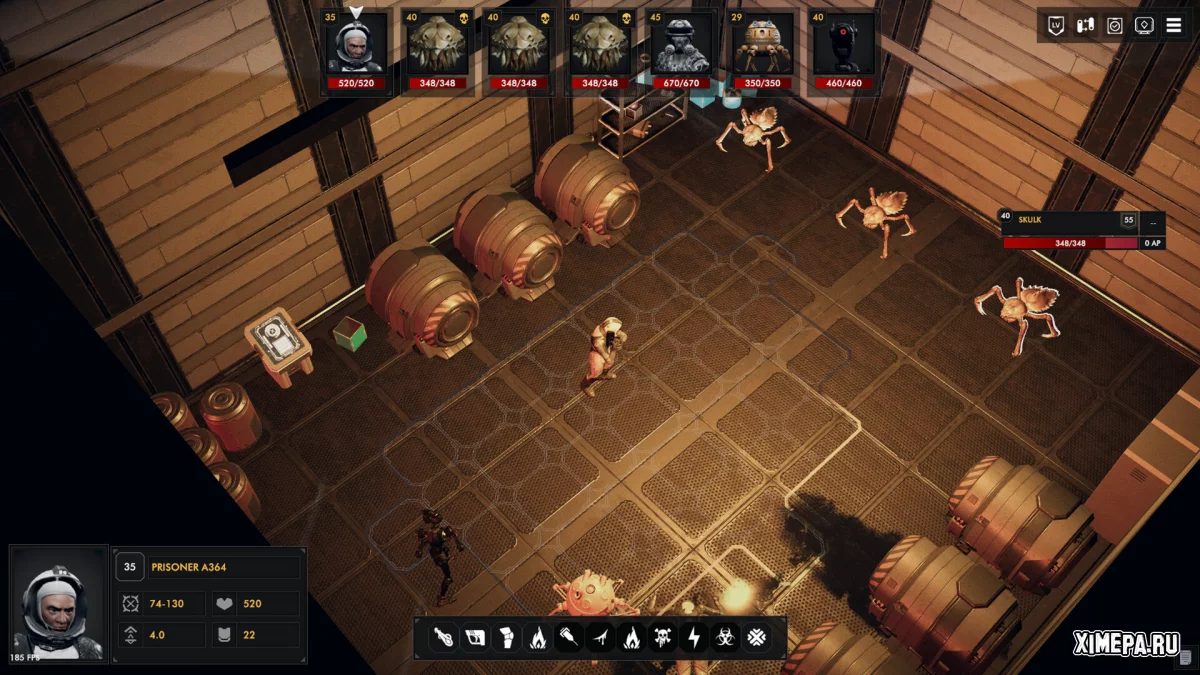Image resolution: width=1200 pixels, height=675 pixels.
Task: Click the monitor with diamond icon
Action: click(x=1145, y=26)
